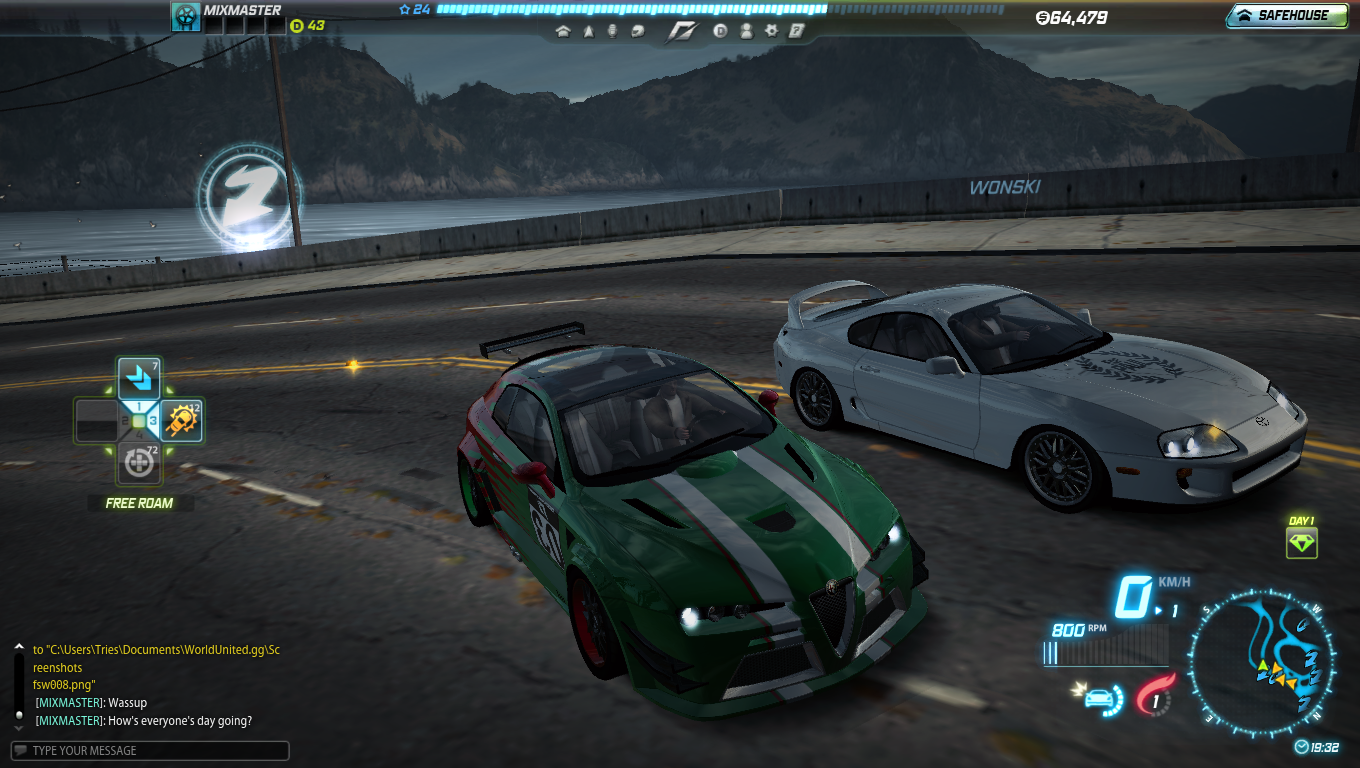Open the garage house icon in top bar
Viewport: 1360px width, 768px height.
point(563,31)
